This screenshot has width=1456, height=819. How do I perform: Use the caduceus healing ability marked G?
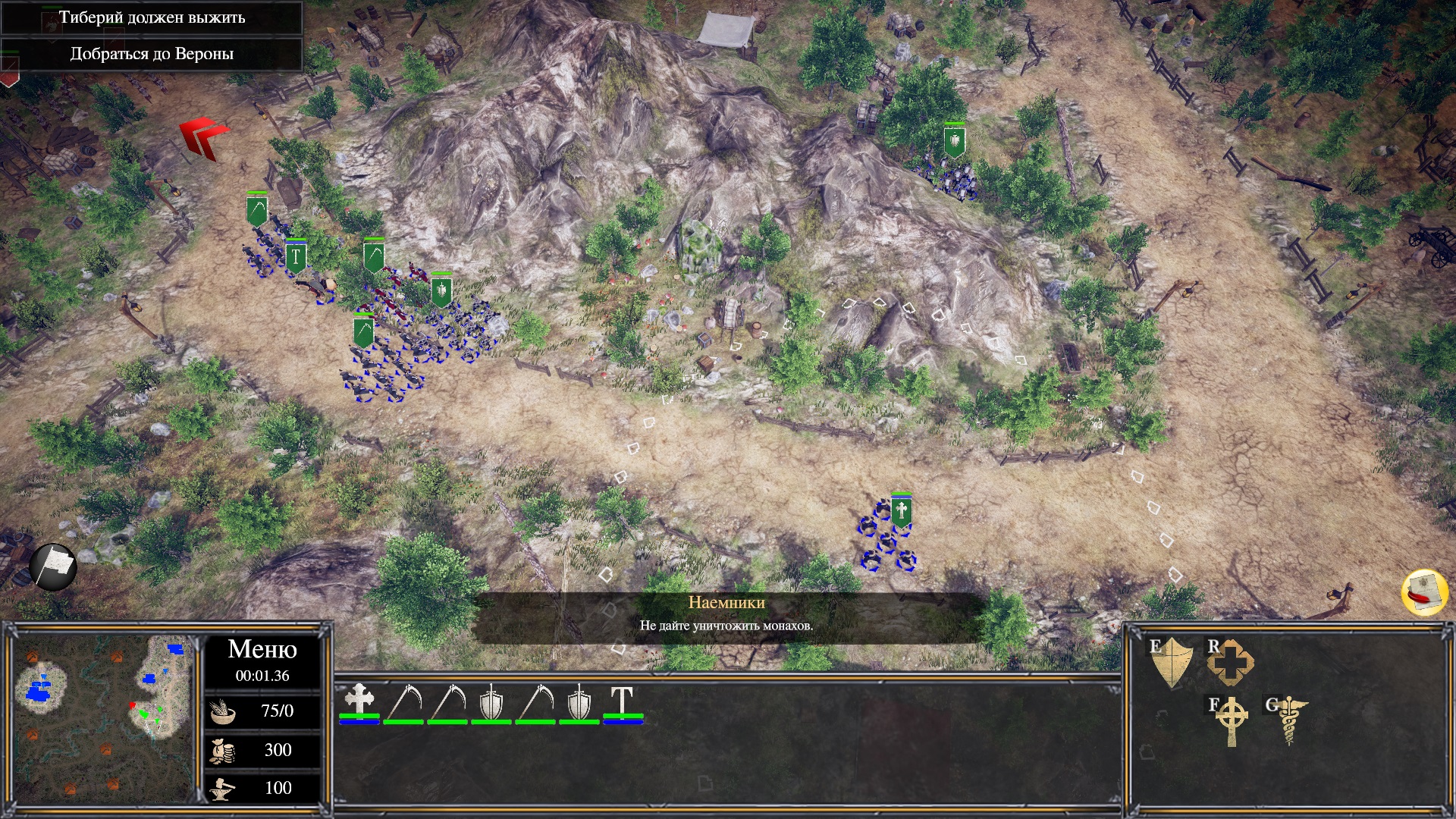click(1288, 720)
